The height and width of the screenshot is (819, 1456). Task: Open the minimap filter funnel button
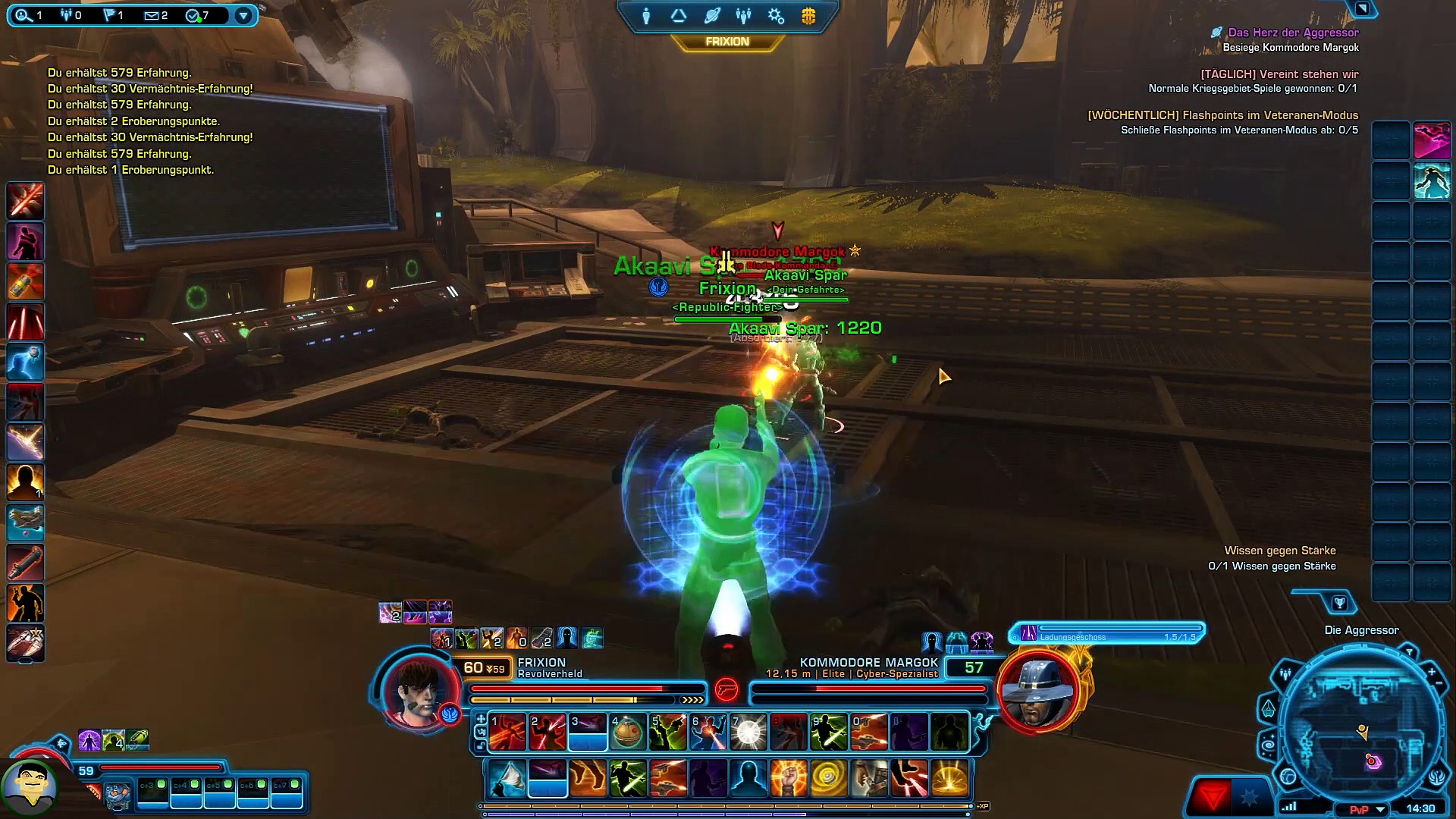tap(1409, 651)
